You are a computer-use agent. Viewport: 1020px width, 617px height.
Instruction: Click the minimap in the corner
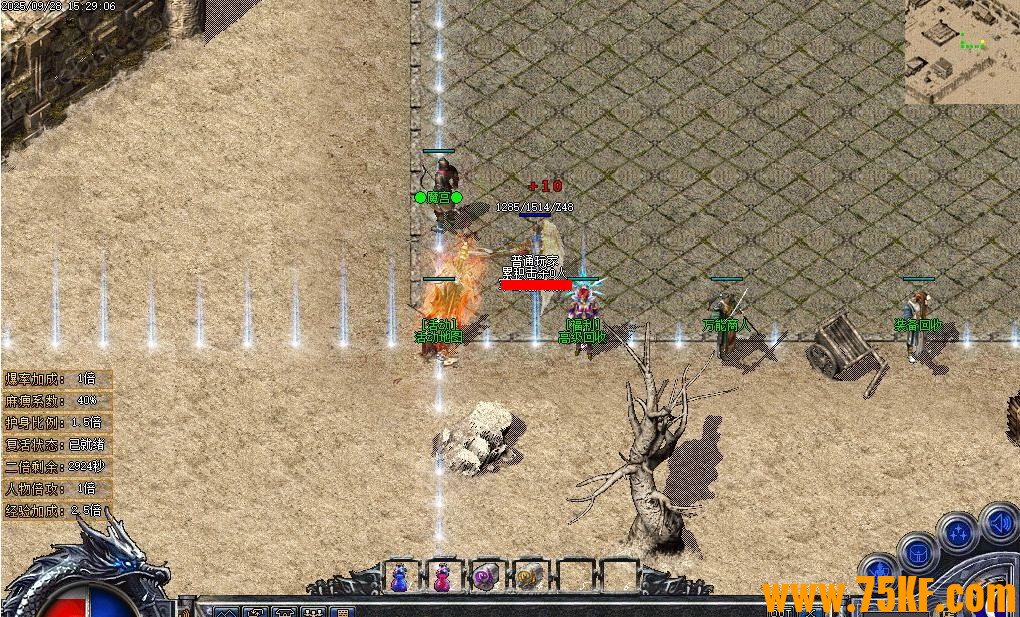tap(961, 52)
